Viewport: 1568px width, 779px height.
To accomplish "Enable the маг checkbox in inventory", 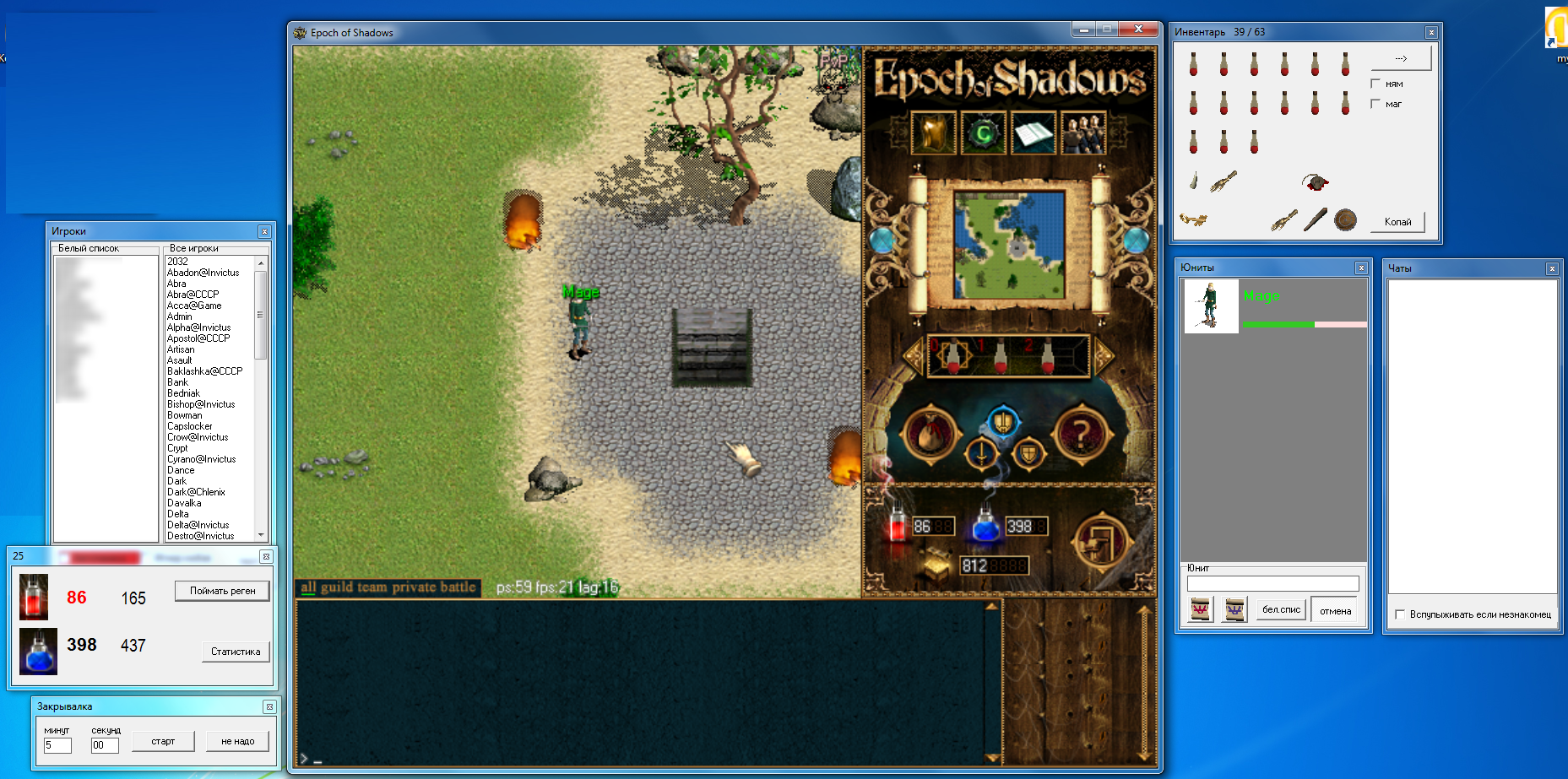I will [x=1375, y=103].
